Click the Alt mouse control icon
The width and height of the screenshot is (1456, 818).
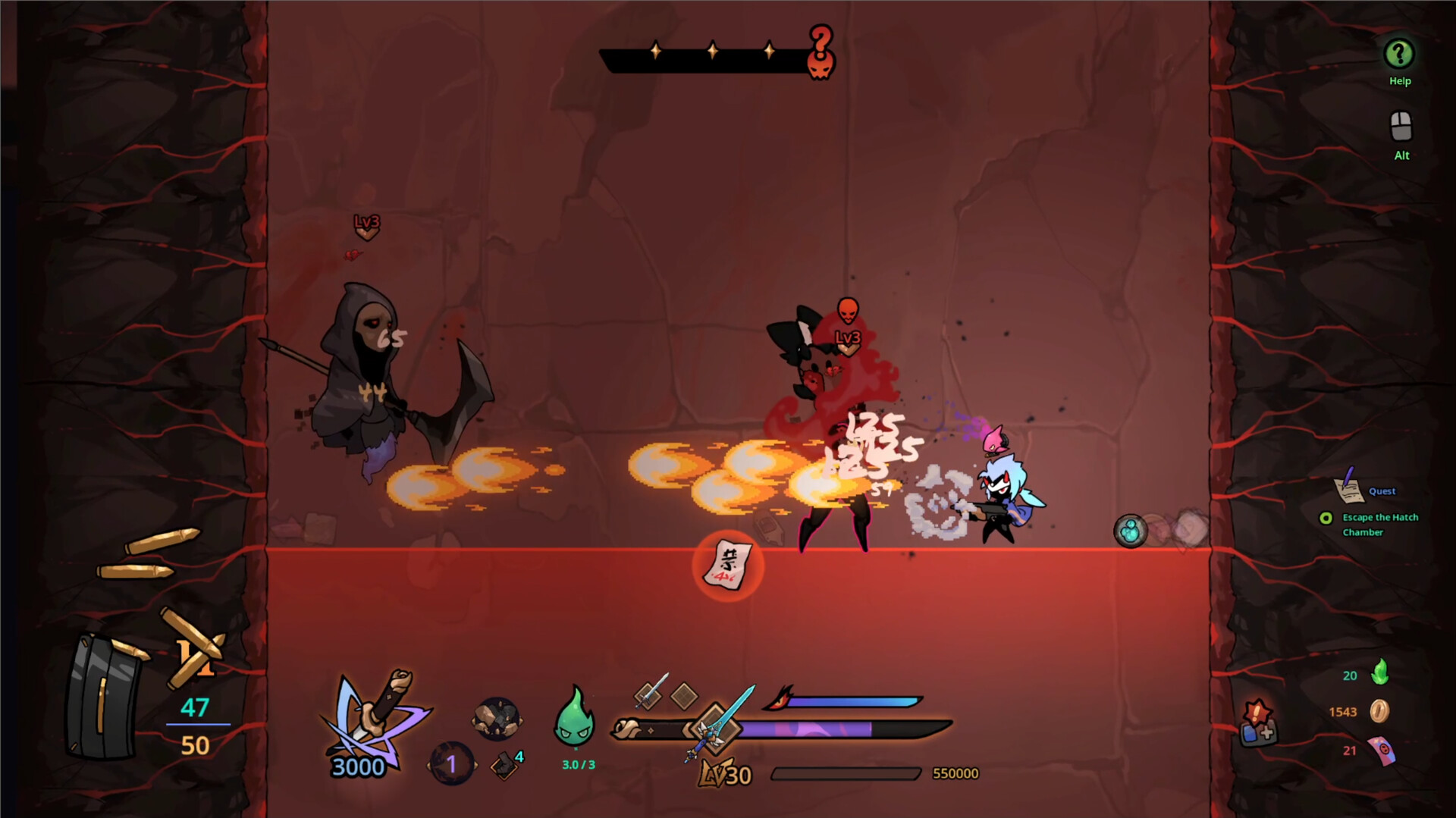[1400, 125]
